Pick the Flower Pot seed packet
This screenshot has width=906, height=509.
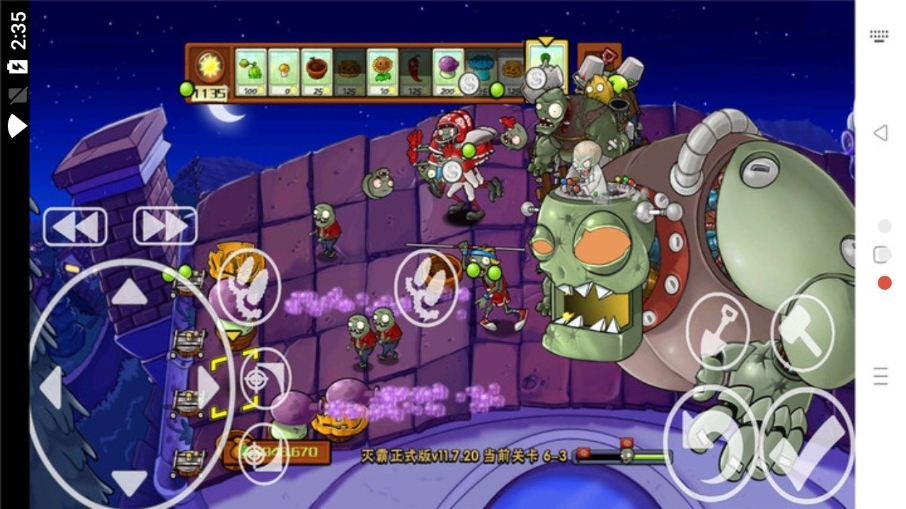pyautogui.click(x=317, y=73)
